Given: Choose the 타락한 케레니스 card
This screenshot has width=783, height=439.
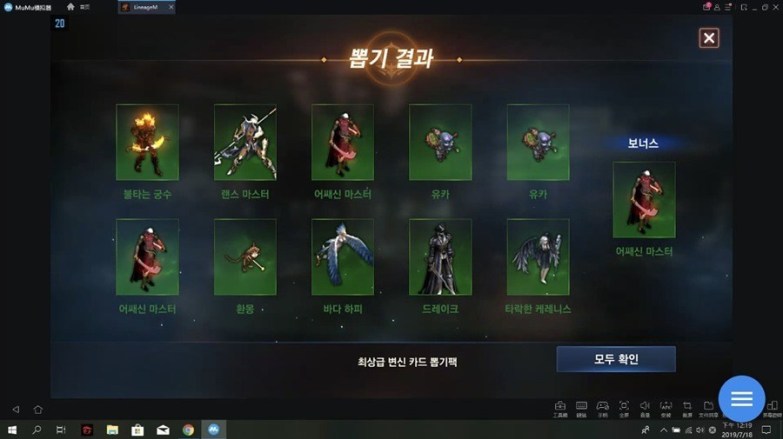Looking at the screenshot, I should (x=538, y=257).
